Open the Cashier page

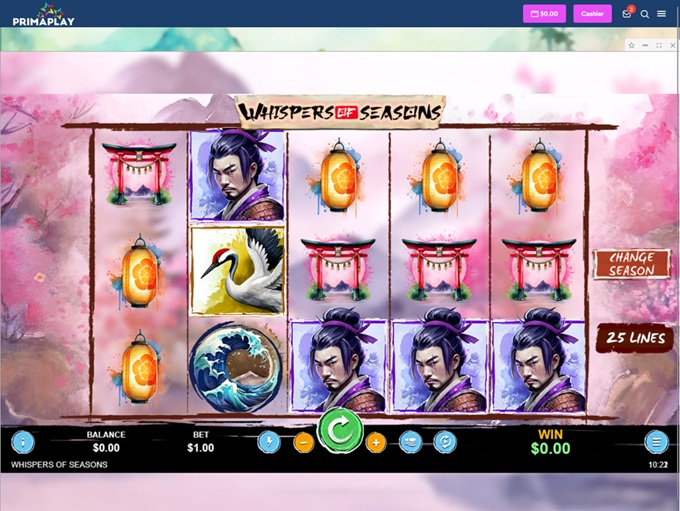tap(592, 14)
